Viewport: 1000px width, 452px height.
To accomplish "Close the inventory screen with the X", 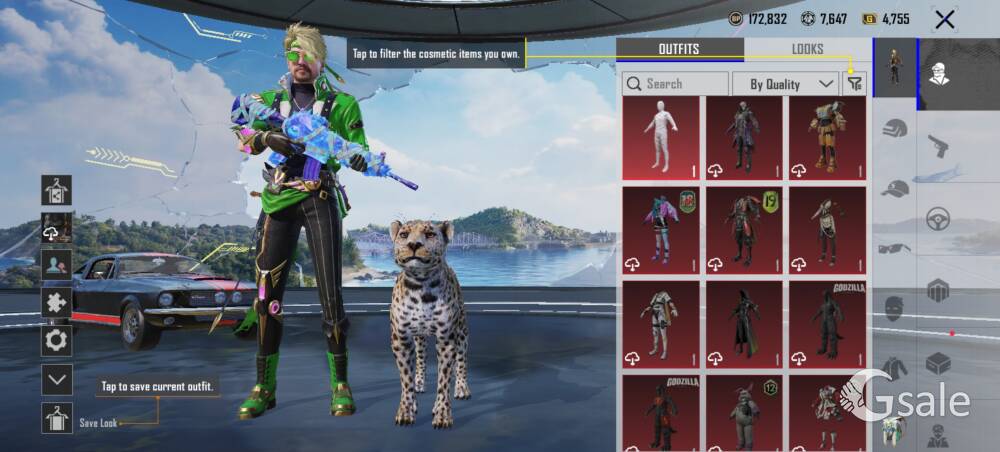I will pyautogui.click(x=944, y=19).
